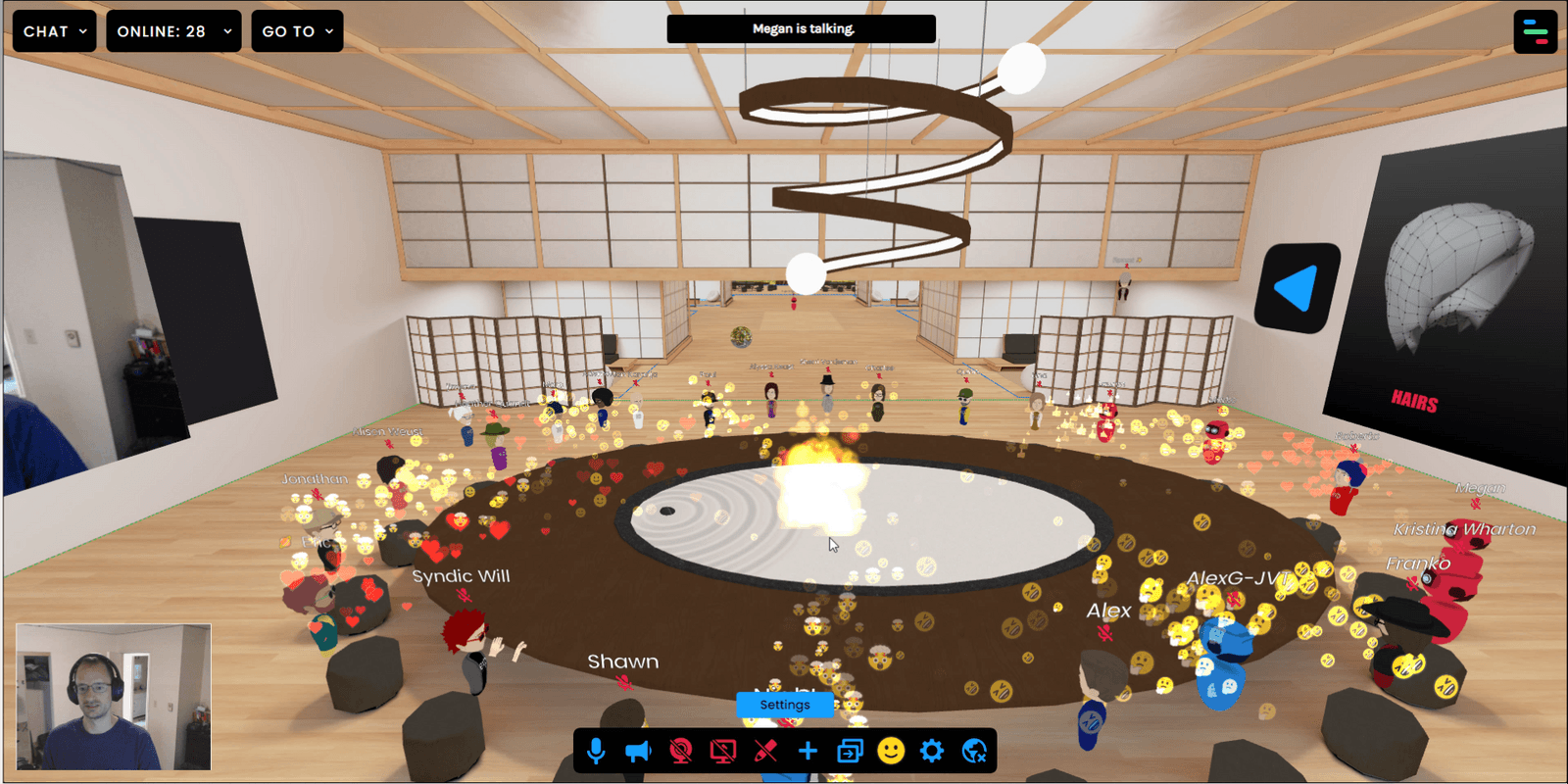Leave the room using the globe icon
The image size is (1568, 784).
coord(975,751)
